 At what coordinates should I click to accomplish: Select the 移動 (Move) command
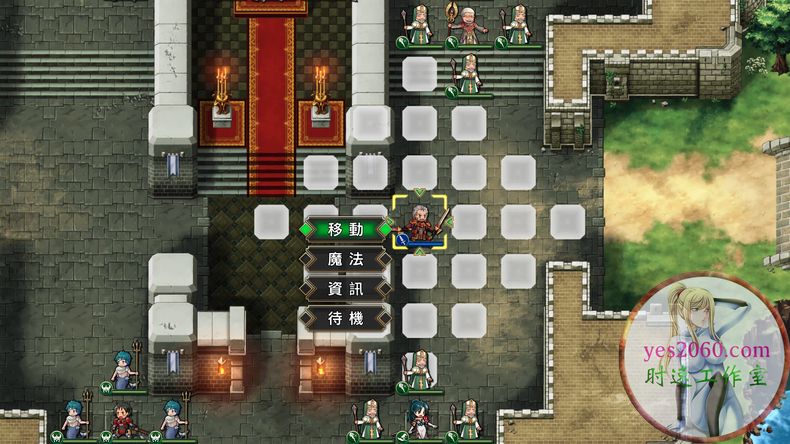pos(344,228)
